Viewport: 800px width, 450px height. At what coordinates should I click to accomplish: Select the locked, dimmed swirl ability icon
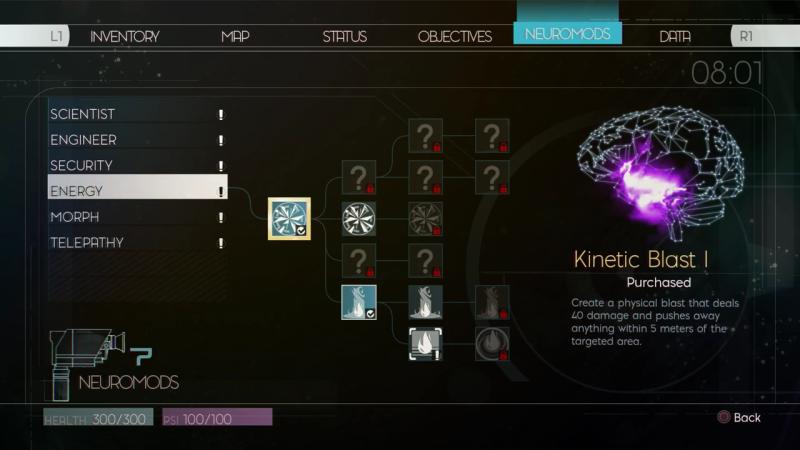(425, 218)
